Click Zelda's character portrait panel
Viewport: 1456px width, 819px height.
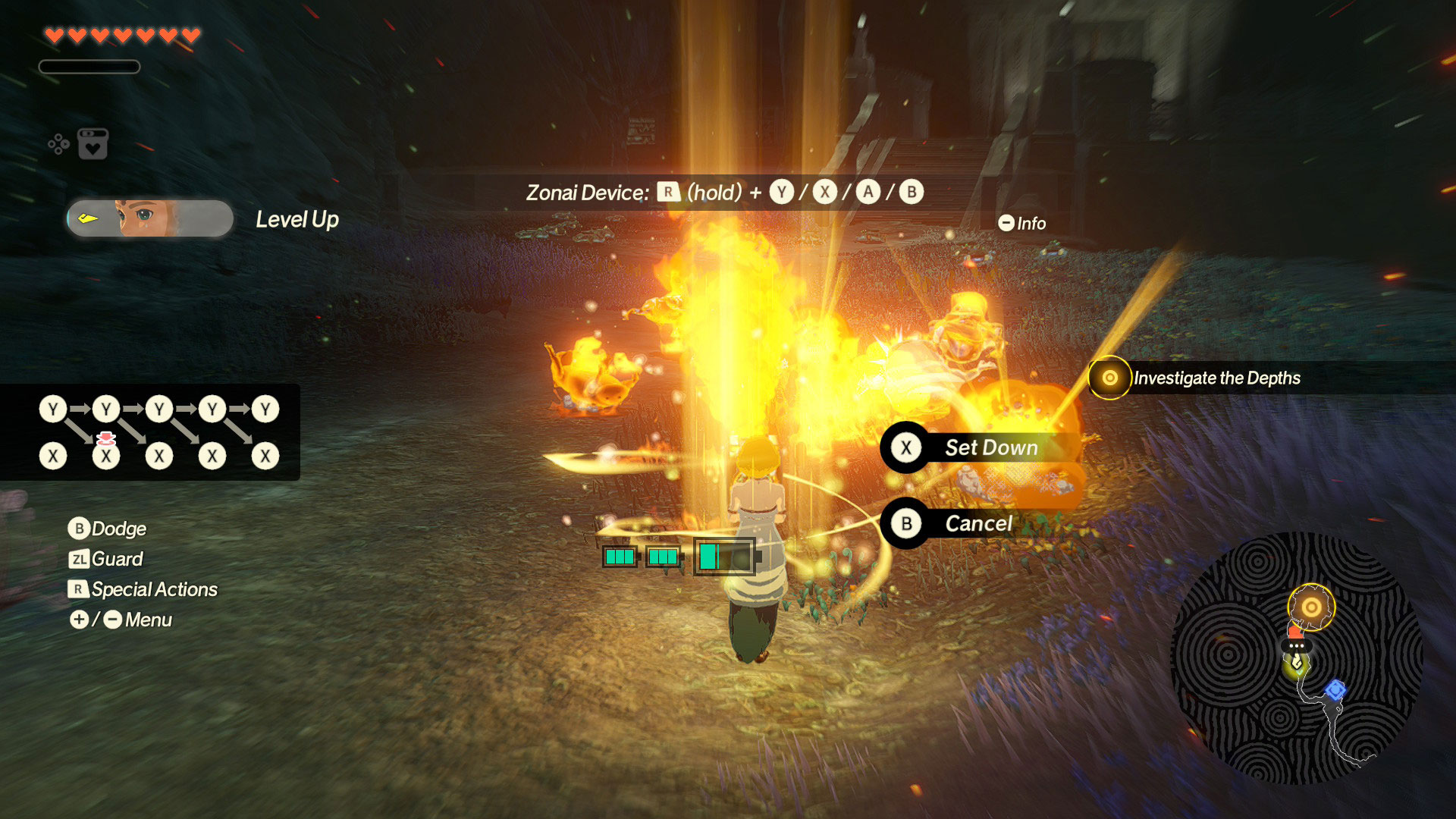tap(150, 218)
